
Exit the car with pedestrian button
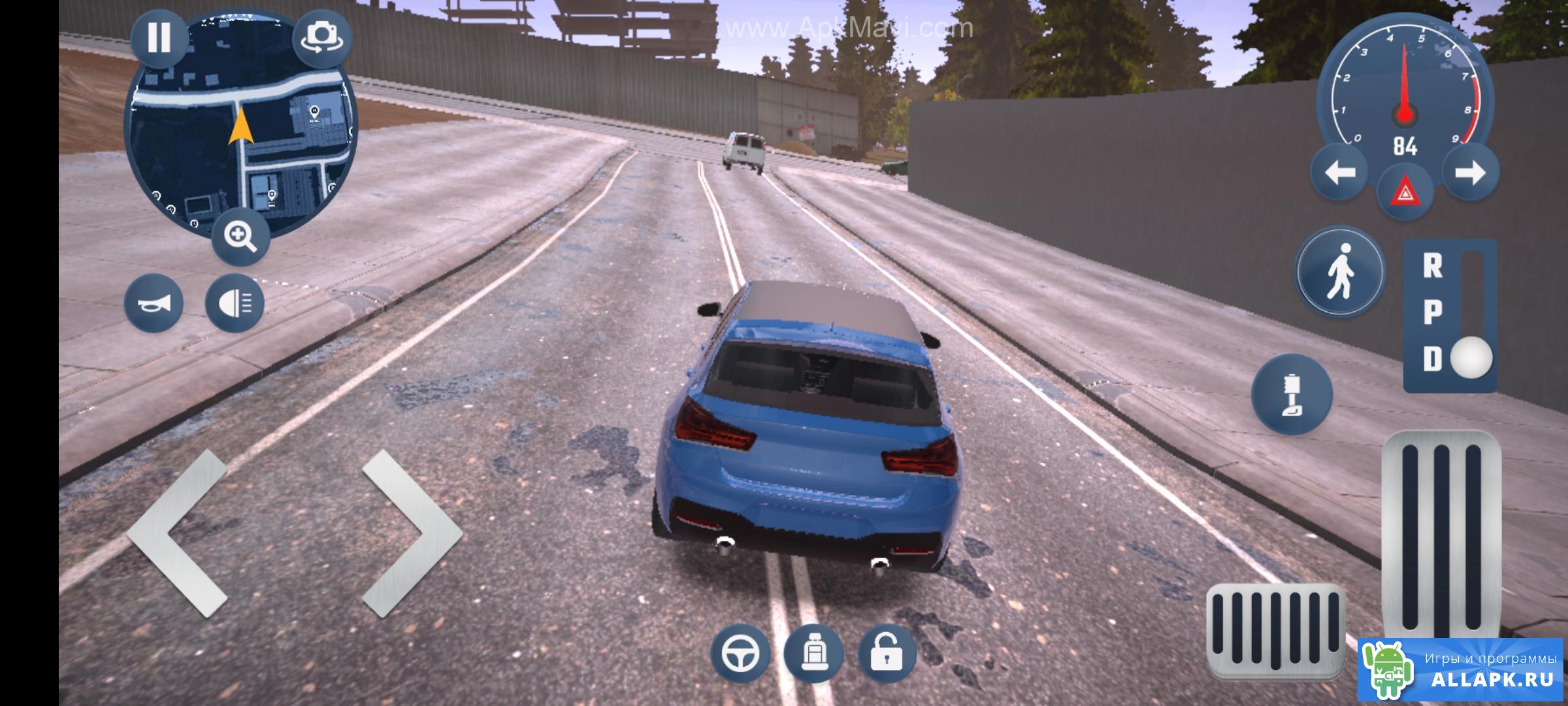click(x=1340, y=271)
